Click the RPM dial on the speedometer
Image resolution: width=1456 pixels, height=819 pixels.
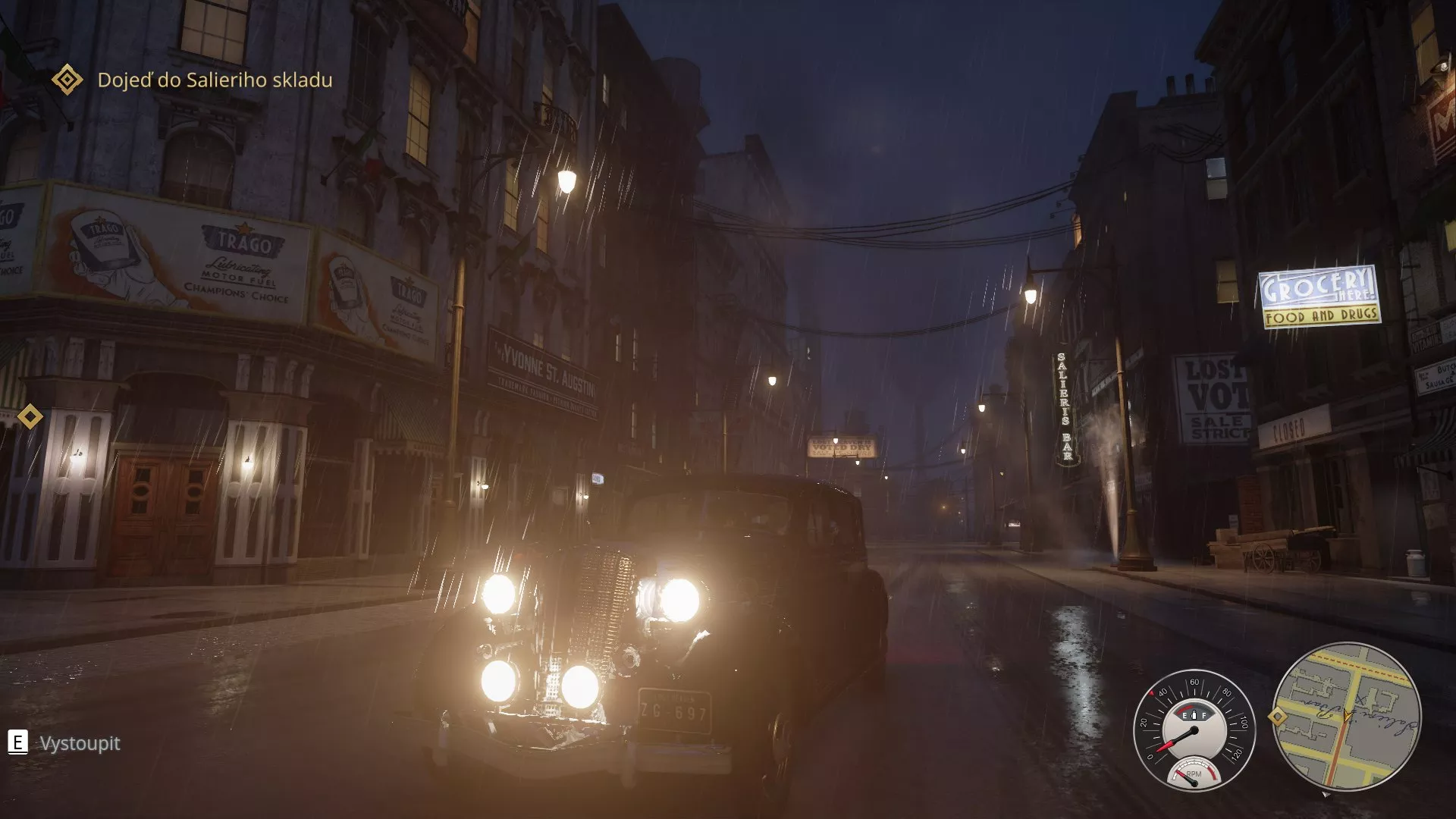click(x=1195, y=775)
